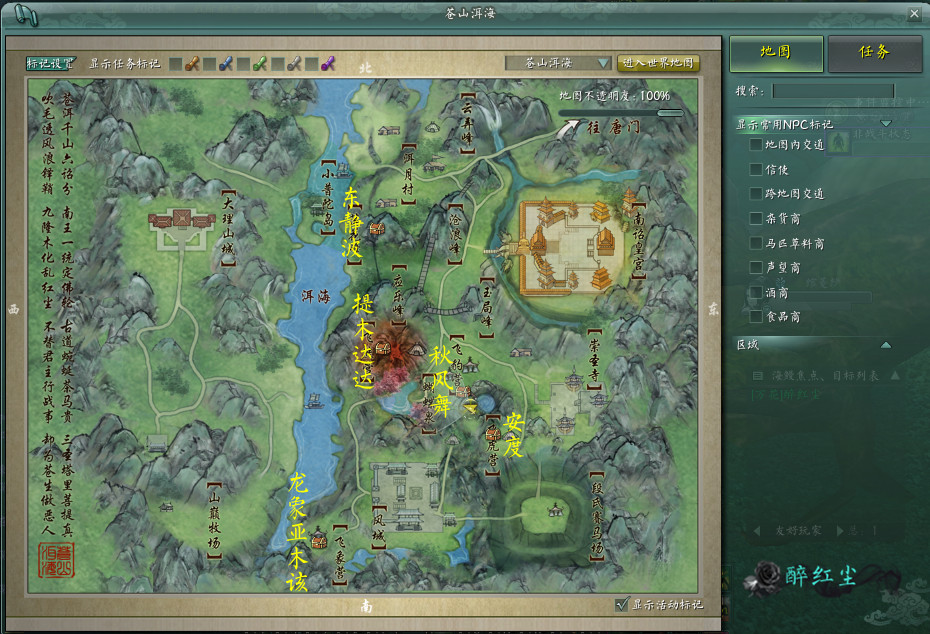The image size is (930, 634).
Task: Open the 苍山洱海 map dropdown
Action: click(604, 63)
